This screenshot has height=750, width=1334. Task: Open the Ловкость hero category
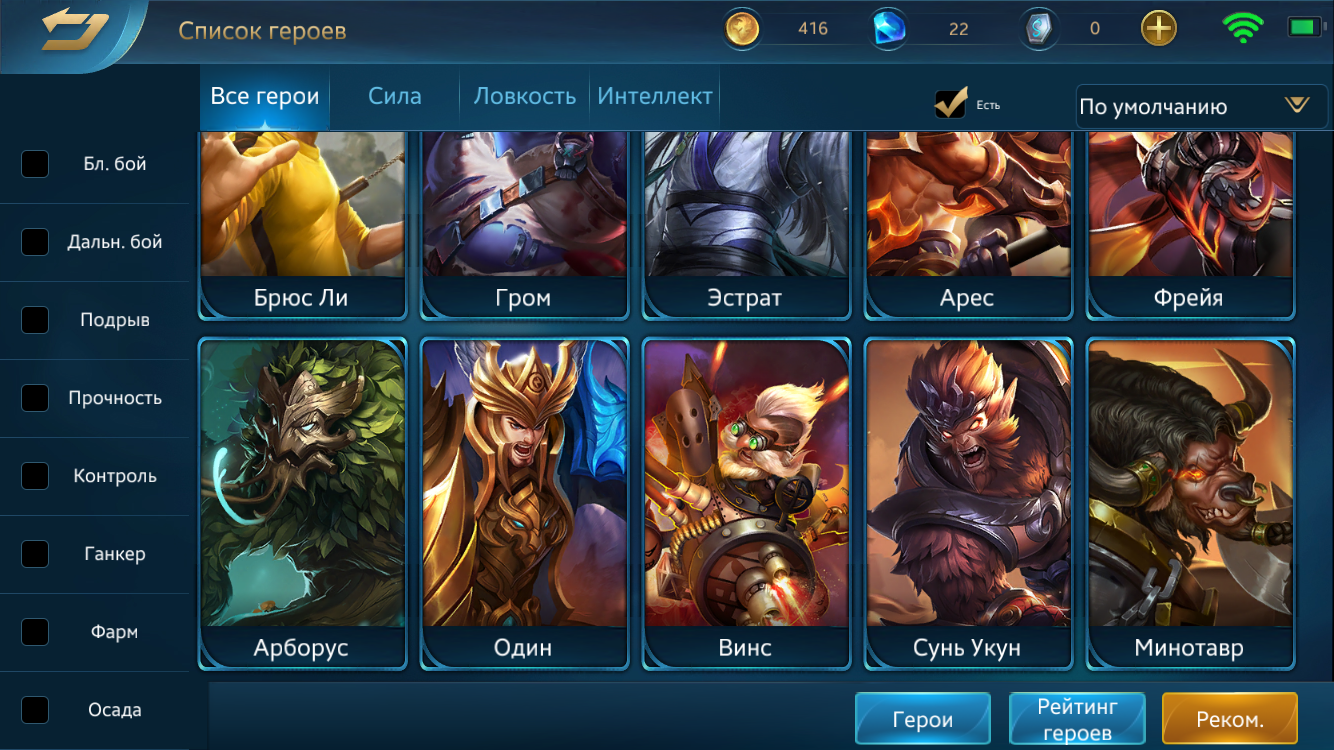pos(522,96)
